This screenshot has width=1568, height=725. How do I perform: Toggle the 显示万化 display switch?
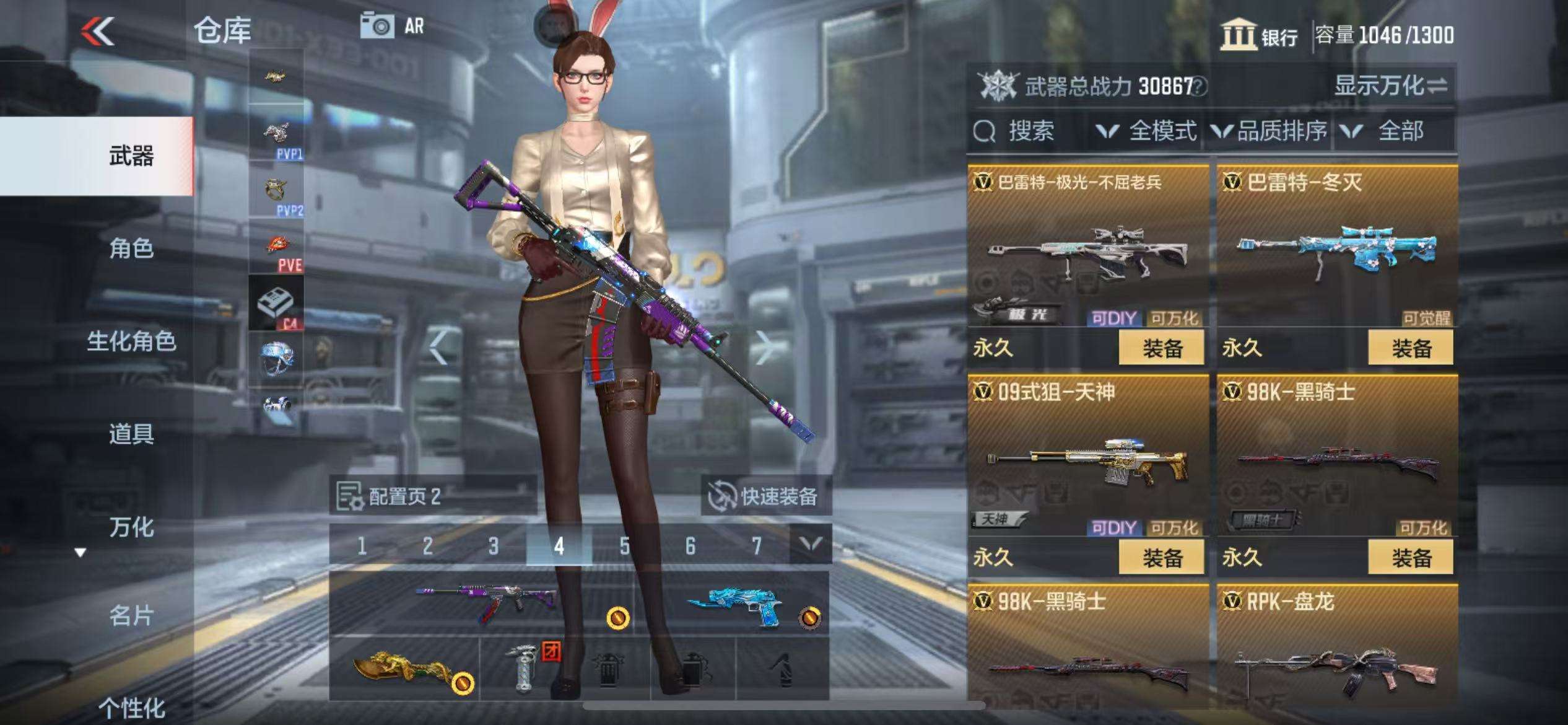point(1391,86)
